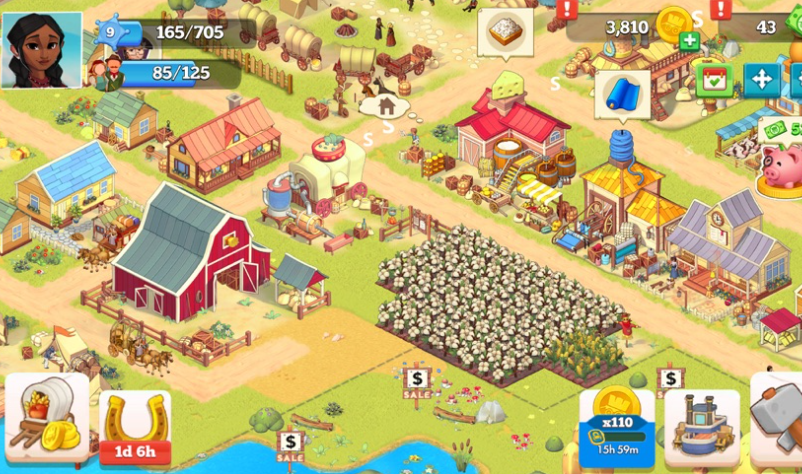This screenshot has height=474, width=802.
Task: Tap the sale sign by the river
Action: (291, 442)
